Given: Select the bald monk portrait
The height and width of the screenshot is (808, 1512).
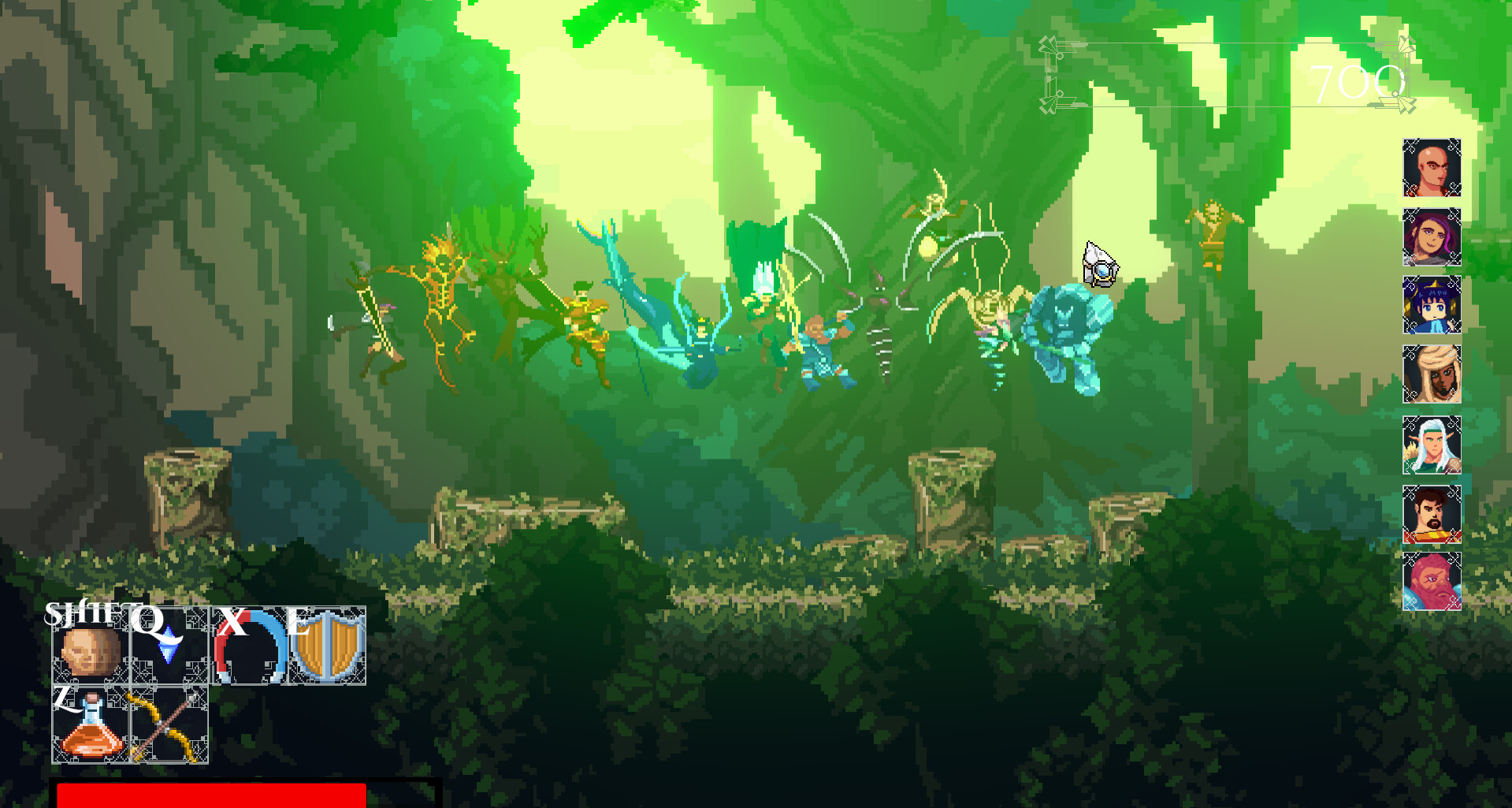Looking at the screenshot, I should 1432,168.
